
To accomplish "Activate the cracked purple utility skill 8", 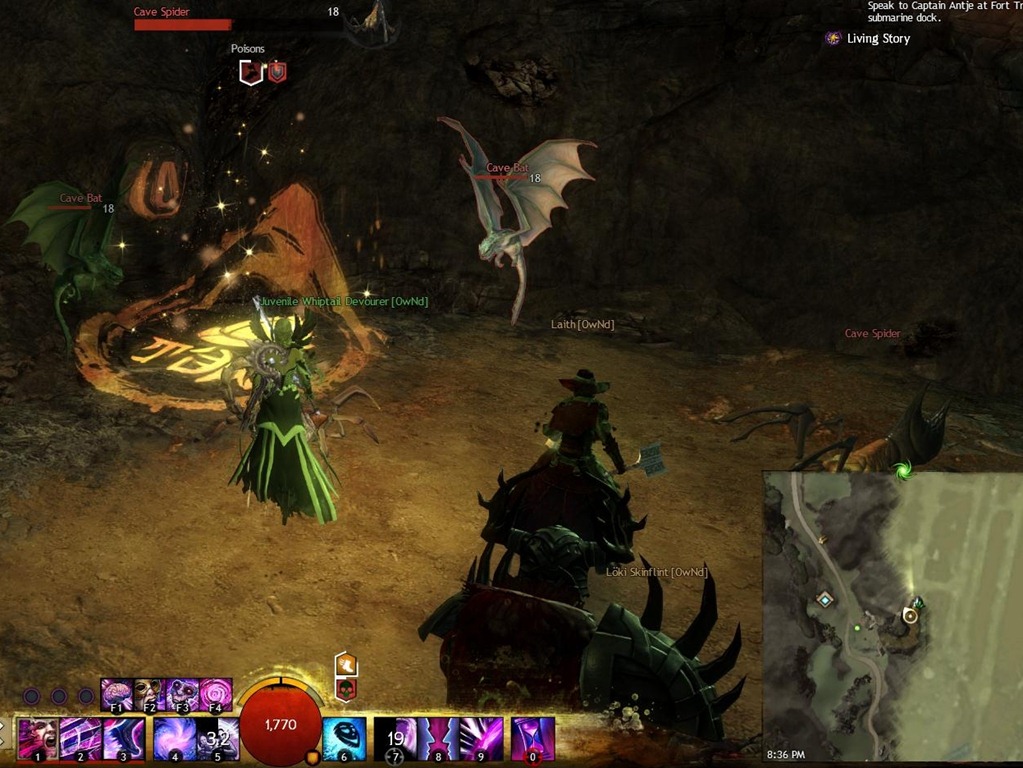I will tap(438, 739).
